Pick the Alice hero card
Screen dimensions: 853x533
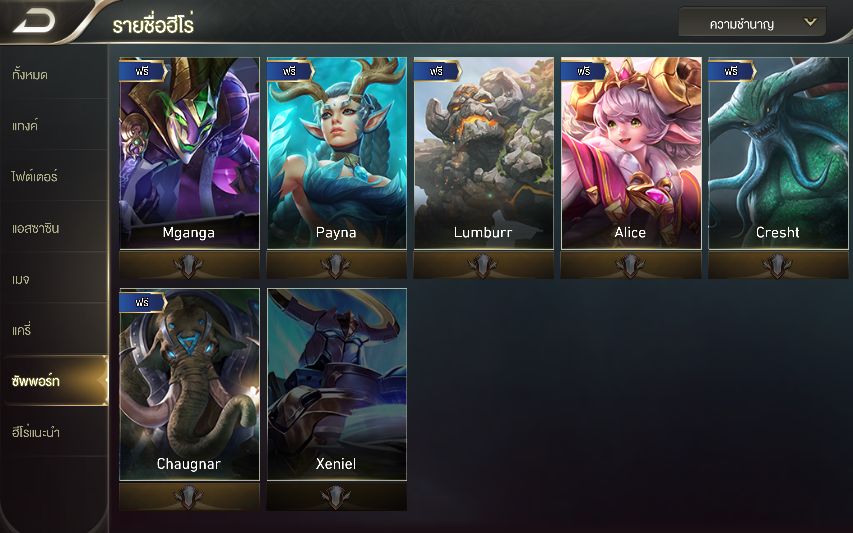click(x=630, y=153)
